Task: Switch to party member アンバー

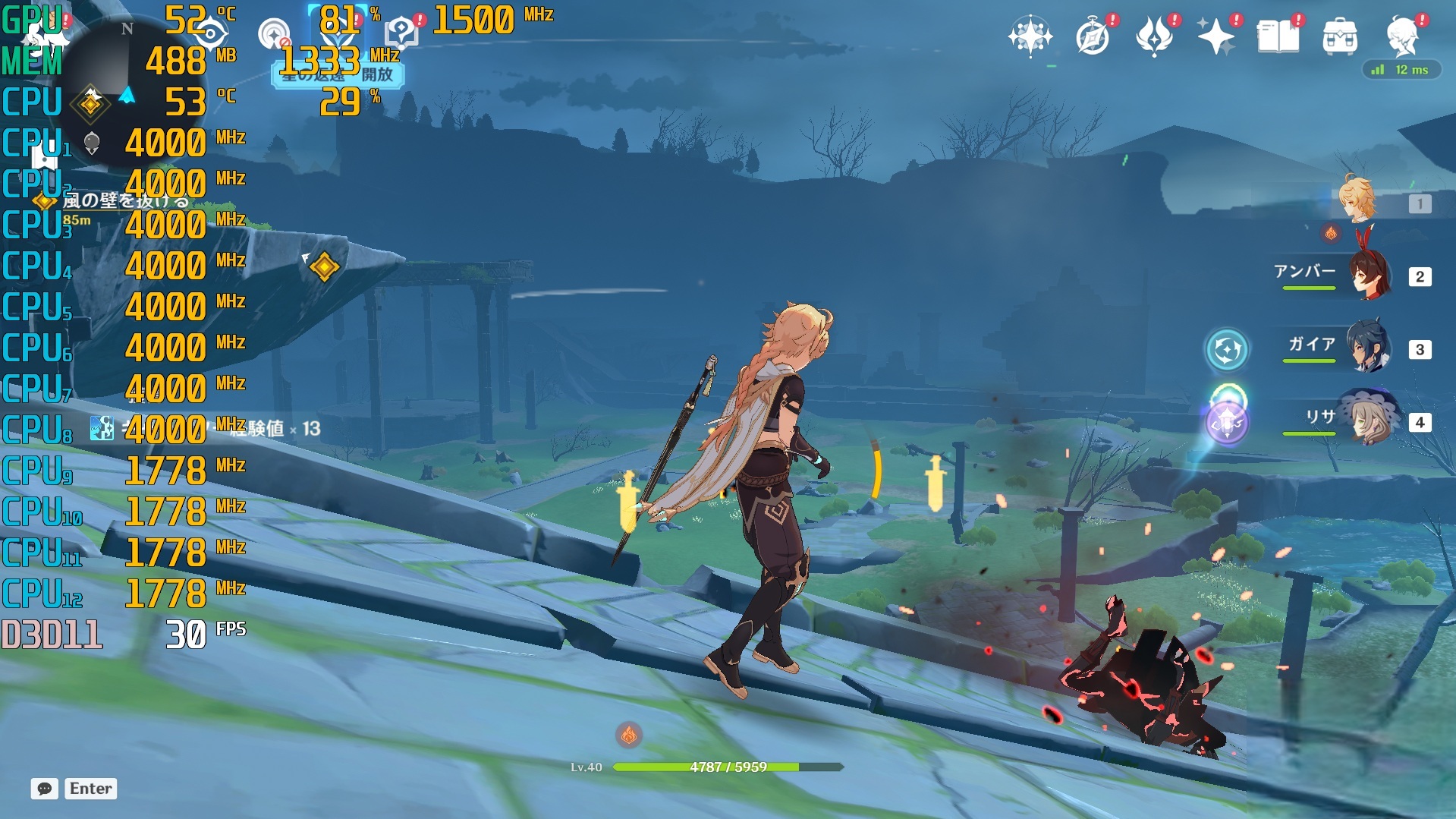Action: pos(1370,276)
